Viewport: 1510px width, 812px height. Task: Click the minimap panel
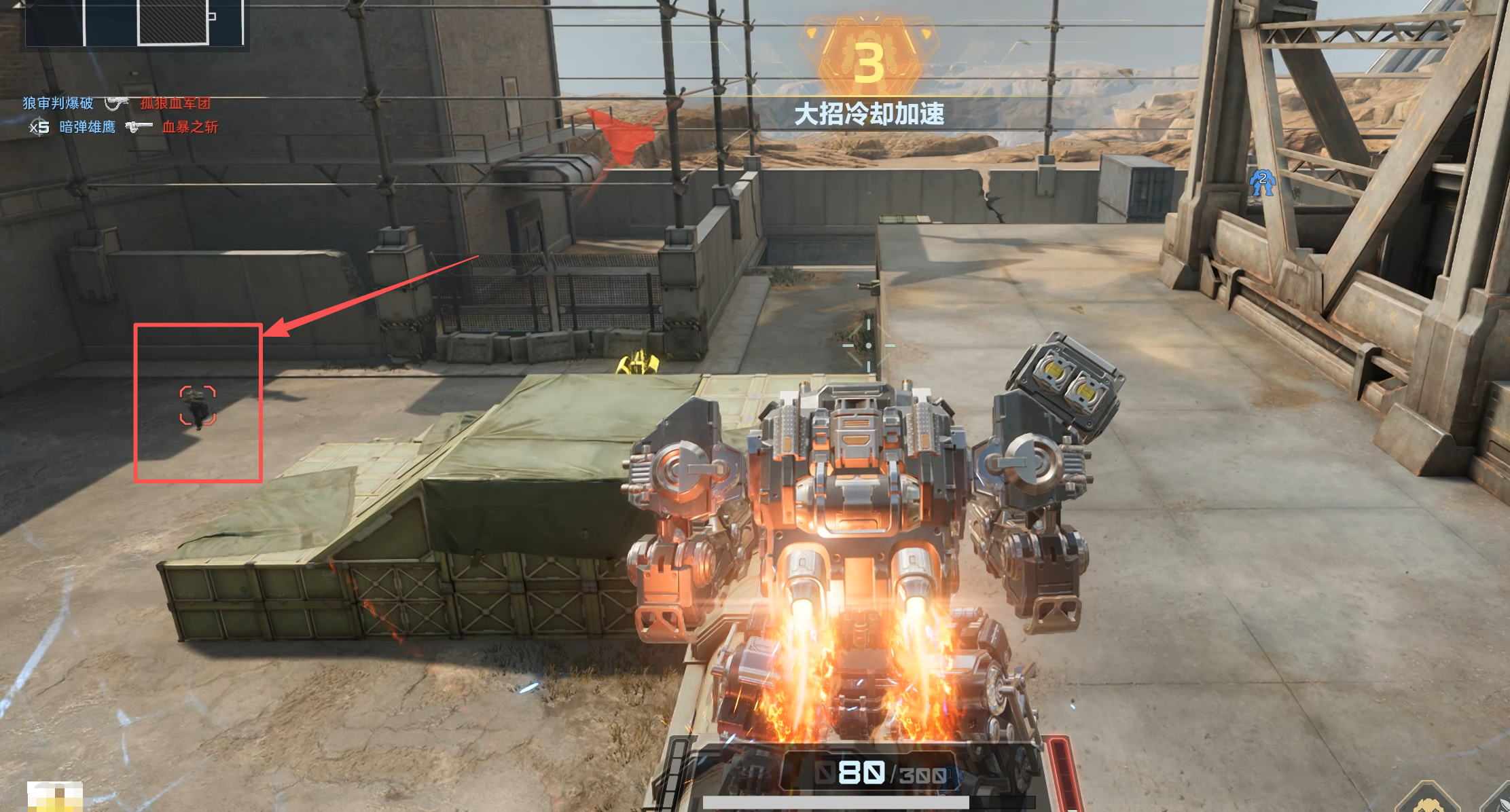136,24
